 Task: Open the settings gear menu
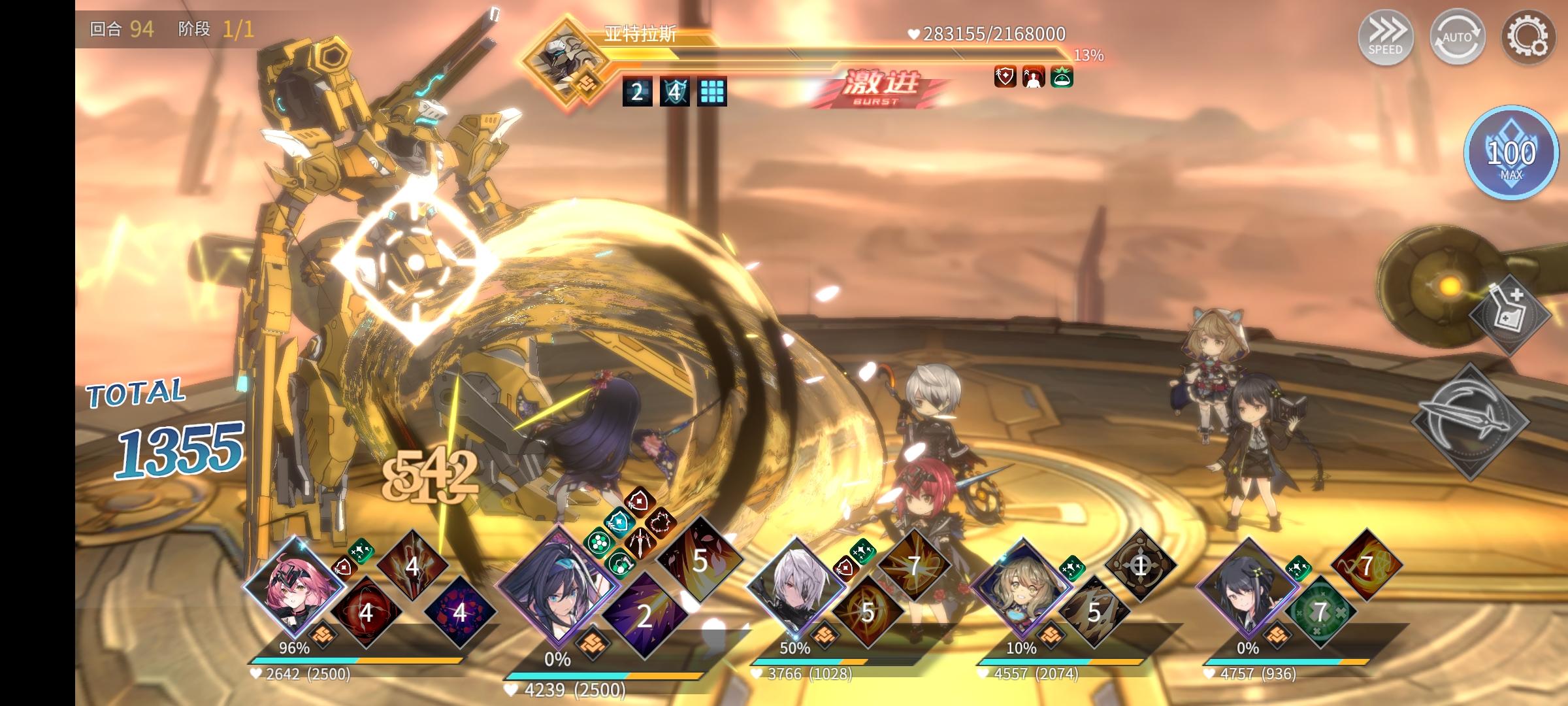1528,37
